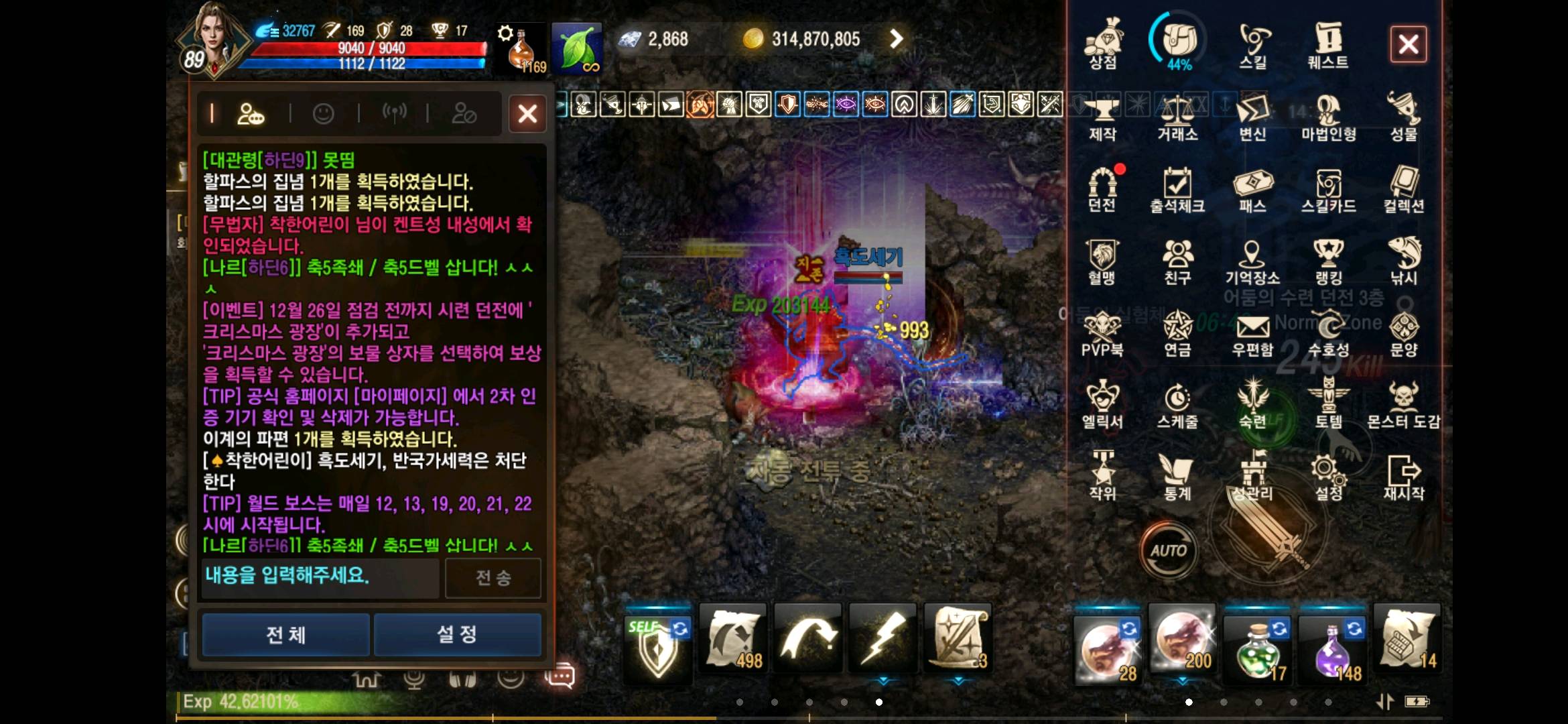Open the 몬스터 도감 monster encyclopedia
This screenshot has height=724, width=1568.
coord(1404,402)
